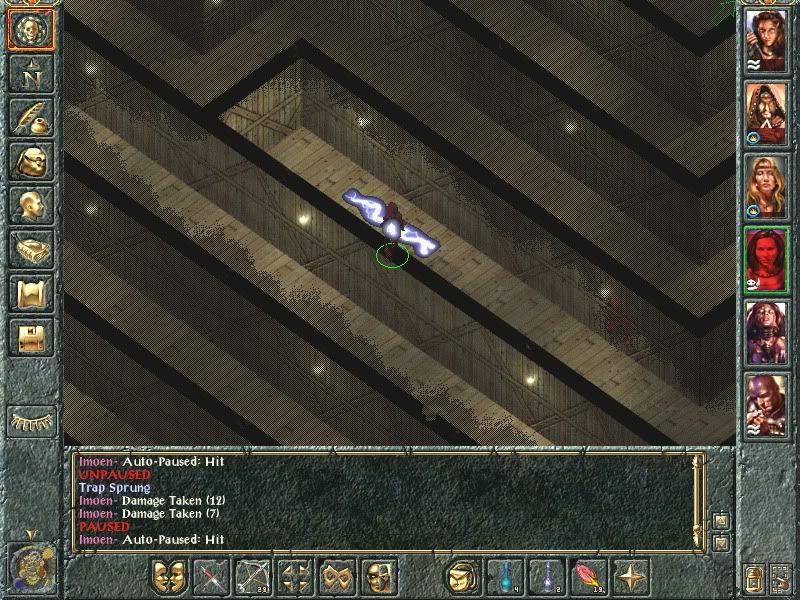Open the journal with the quill icon
The image size is (800, 600).
coord(30,117)
